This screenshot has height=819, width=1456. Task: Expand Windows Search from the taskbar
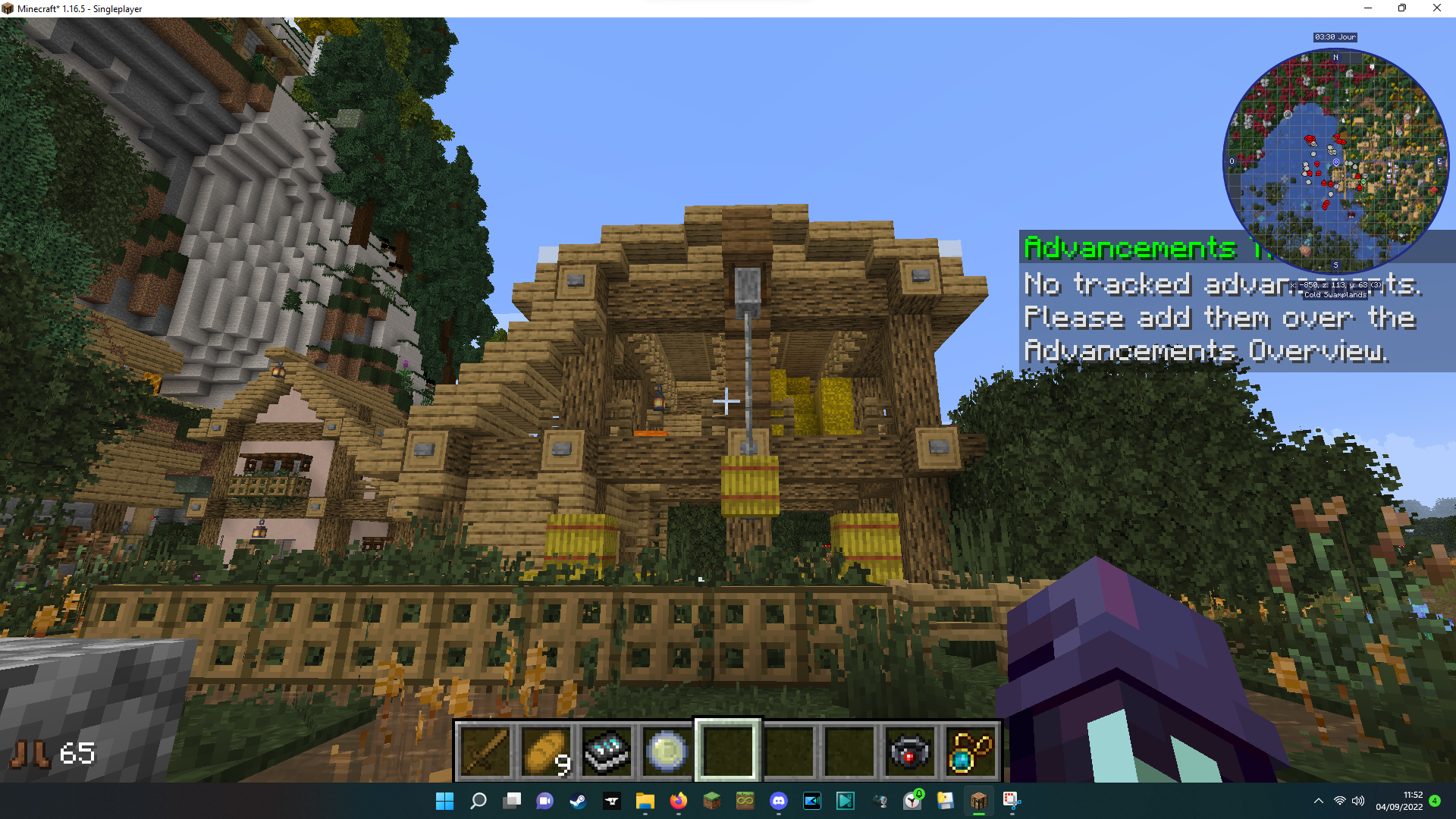[x=479, y=801]
